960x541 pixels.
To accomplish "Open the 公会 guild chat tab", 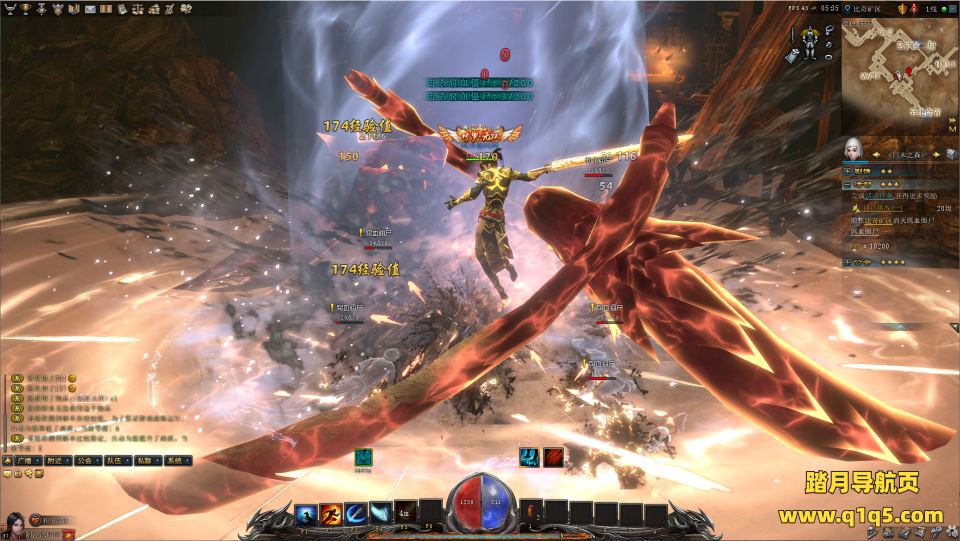I will pyautogui.click(x=86, y=461).
